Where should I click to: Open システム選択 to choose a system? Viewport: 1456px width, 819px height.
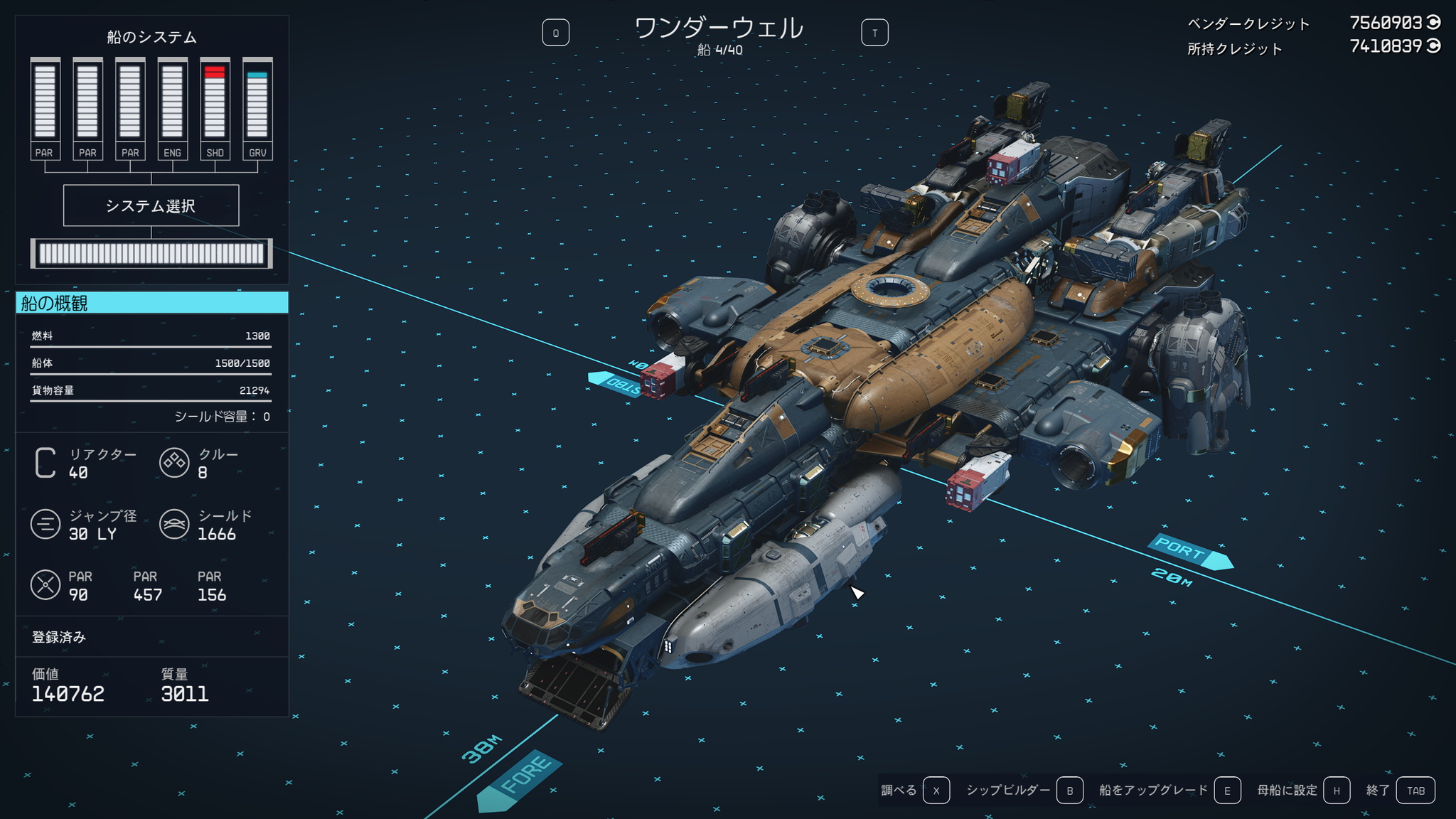pos(151,205)
